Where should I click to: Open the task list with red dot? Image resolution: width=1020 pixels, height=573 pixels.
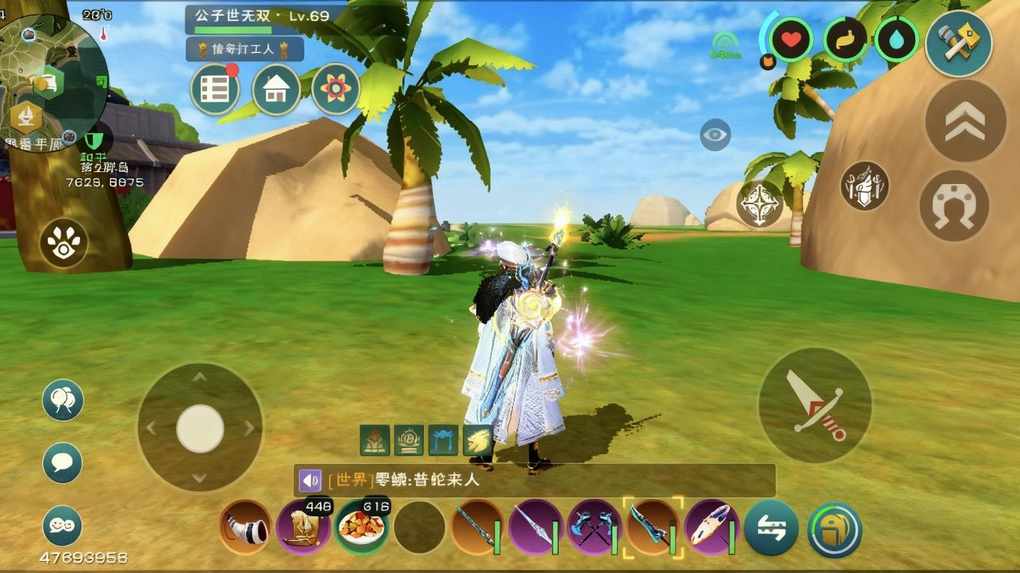(215, 90)
